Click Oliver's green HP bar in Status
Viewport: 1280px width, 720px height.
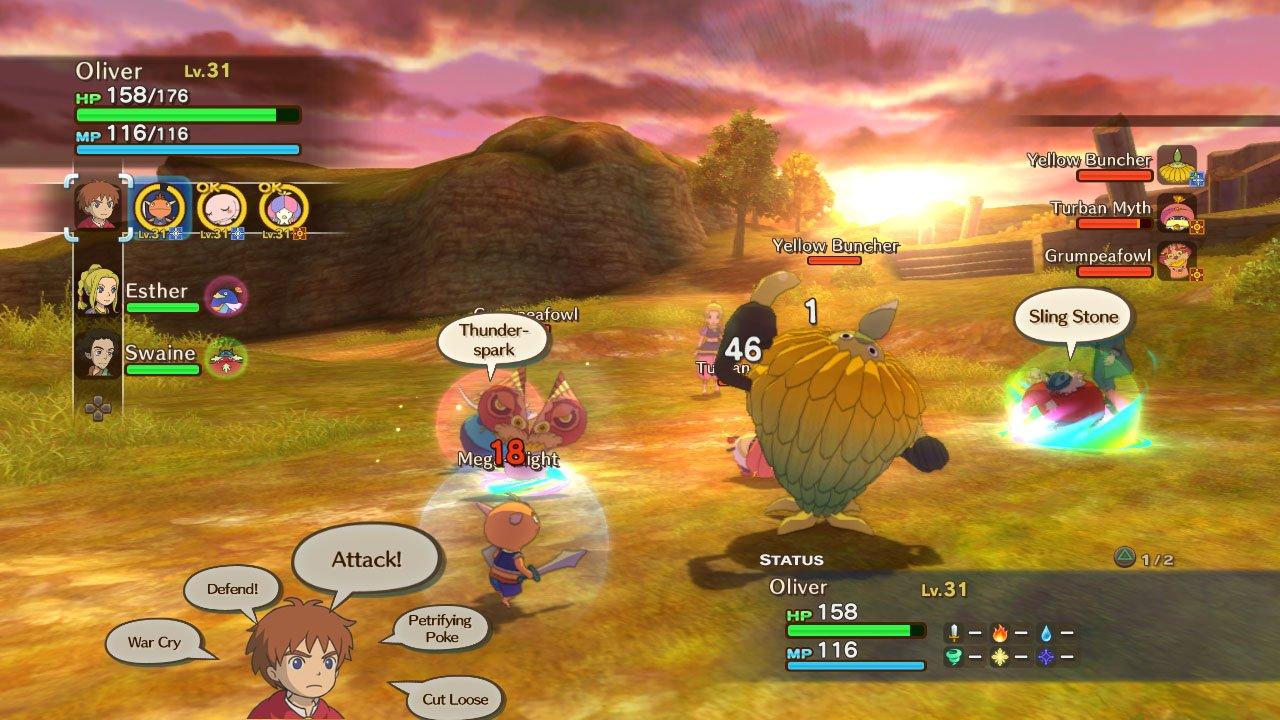tap(855, 628)
